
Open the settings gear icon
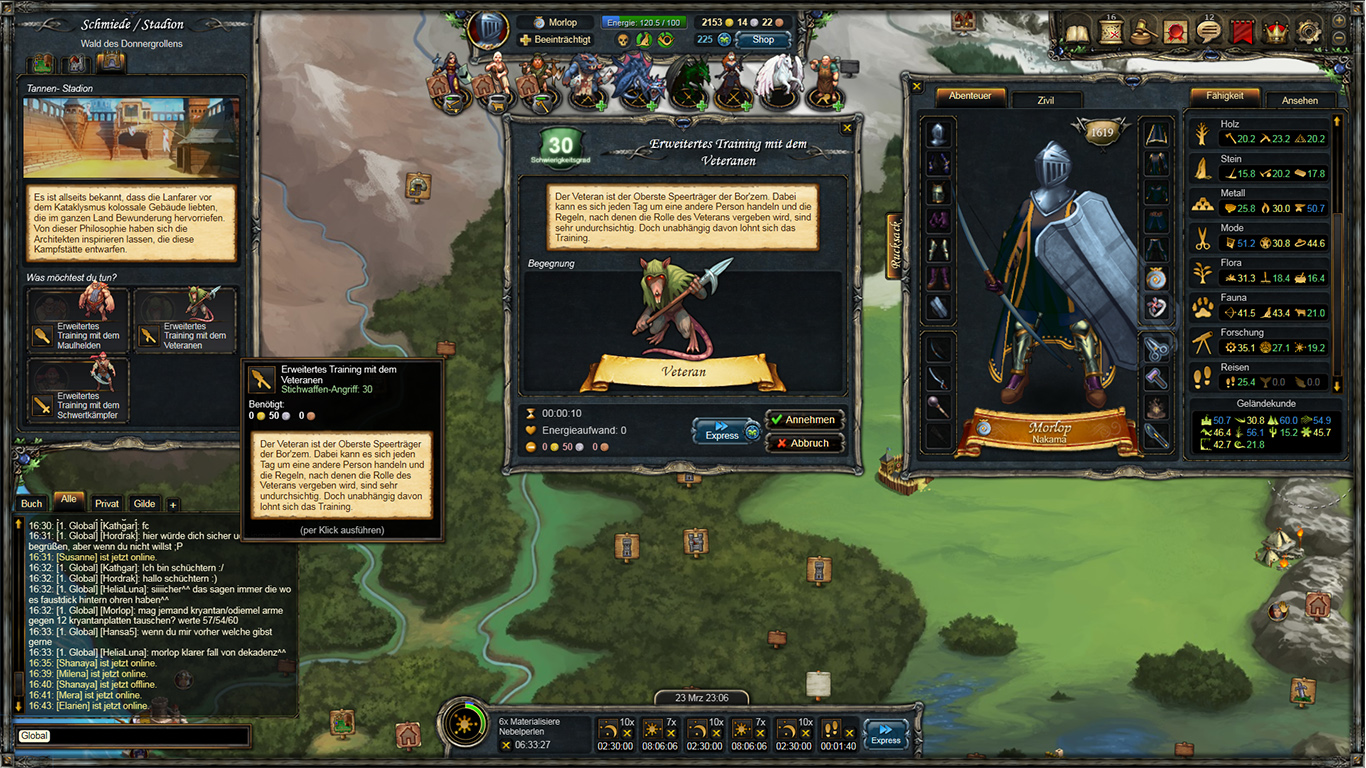(1308, 31)
